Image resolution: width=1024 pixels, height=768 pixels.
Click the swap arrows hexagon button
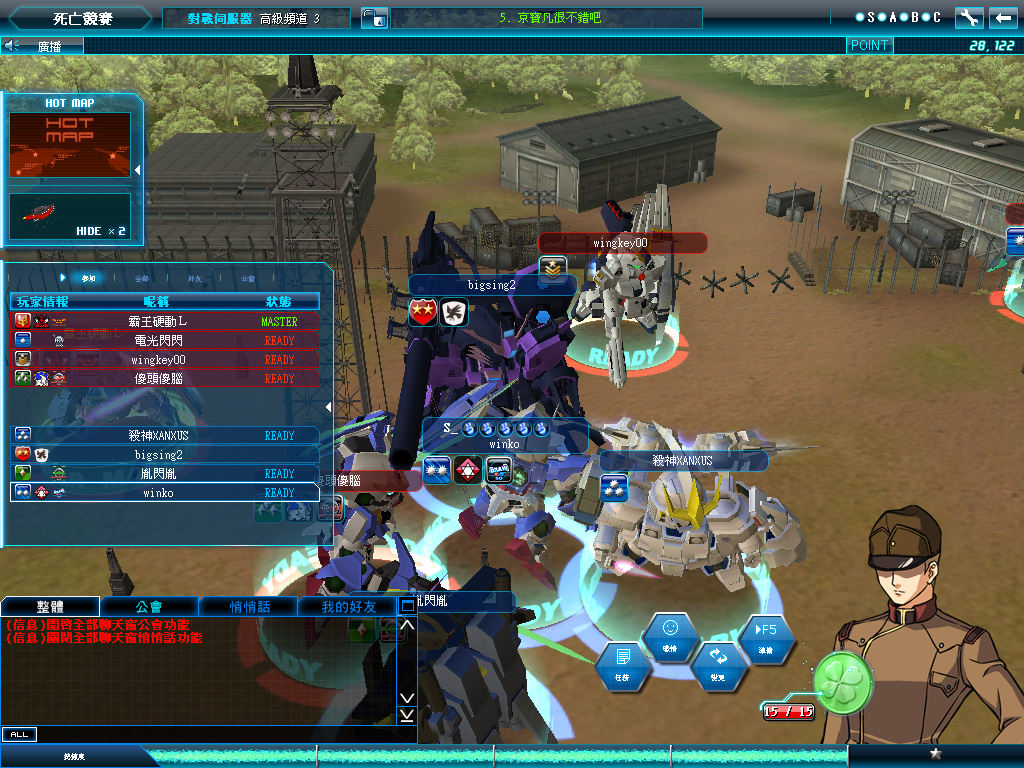click(718, 665)
